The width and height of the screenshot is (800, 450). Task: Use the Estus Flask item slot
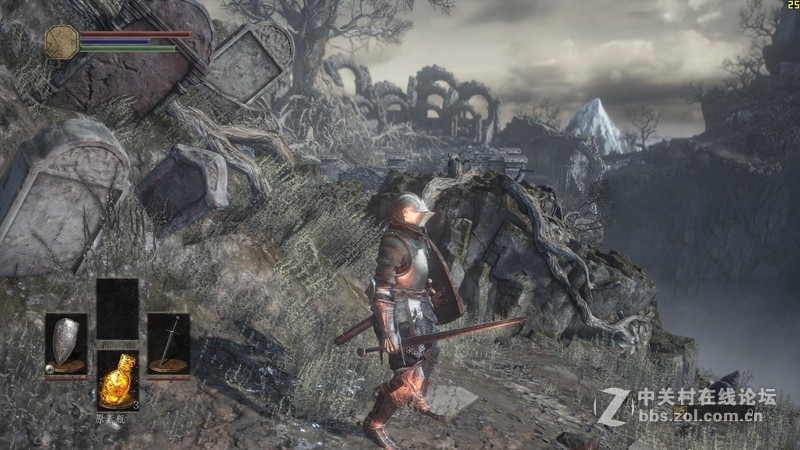tap(117, 380)
